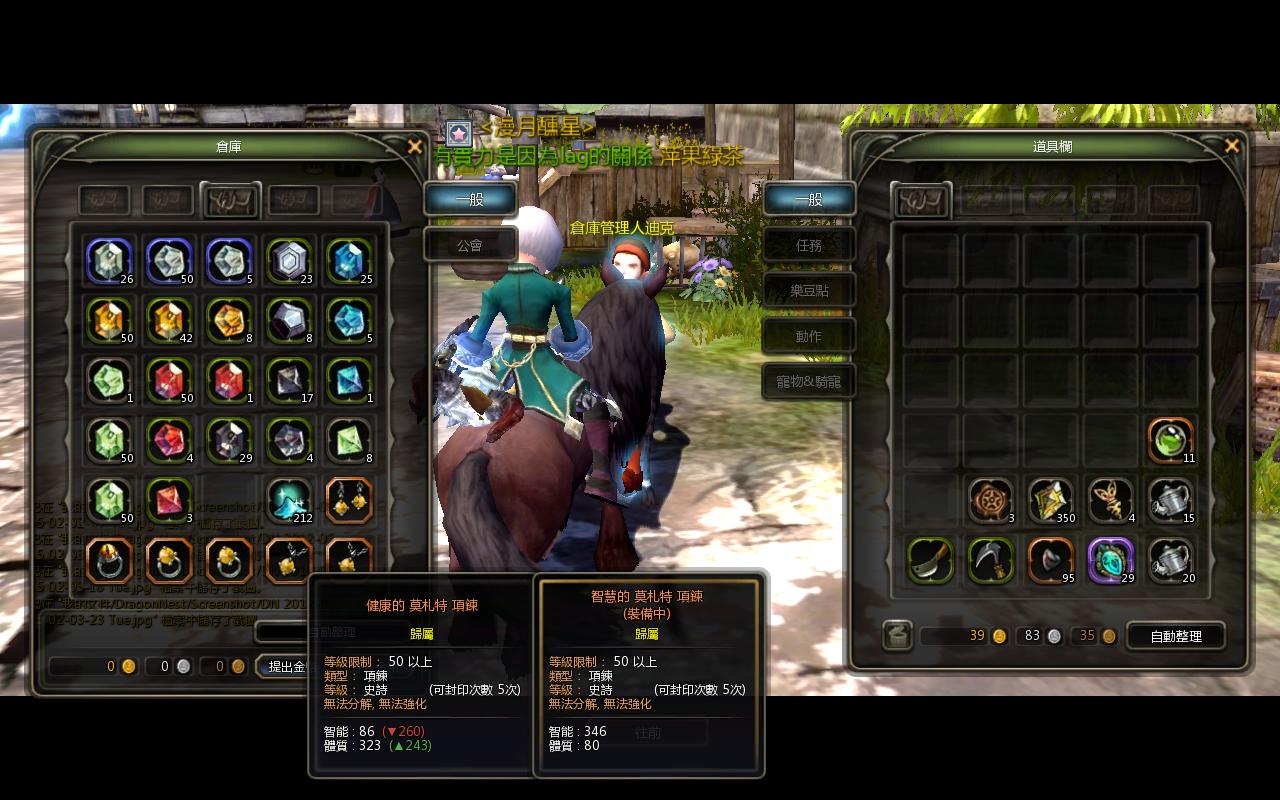
Task: Click the trash bin icon in inventory
Action: (897, 635)
